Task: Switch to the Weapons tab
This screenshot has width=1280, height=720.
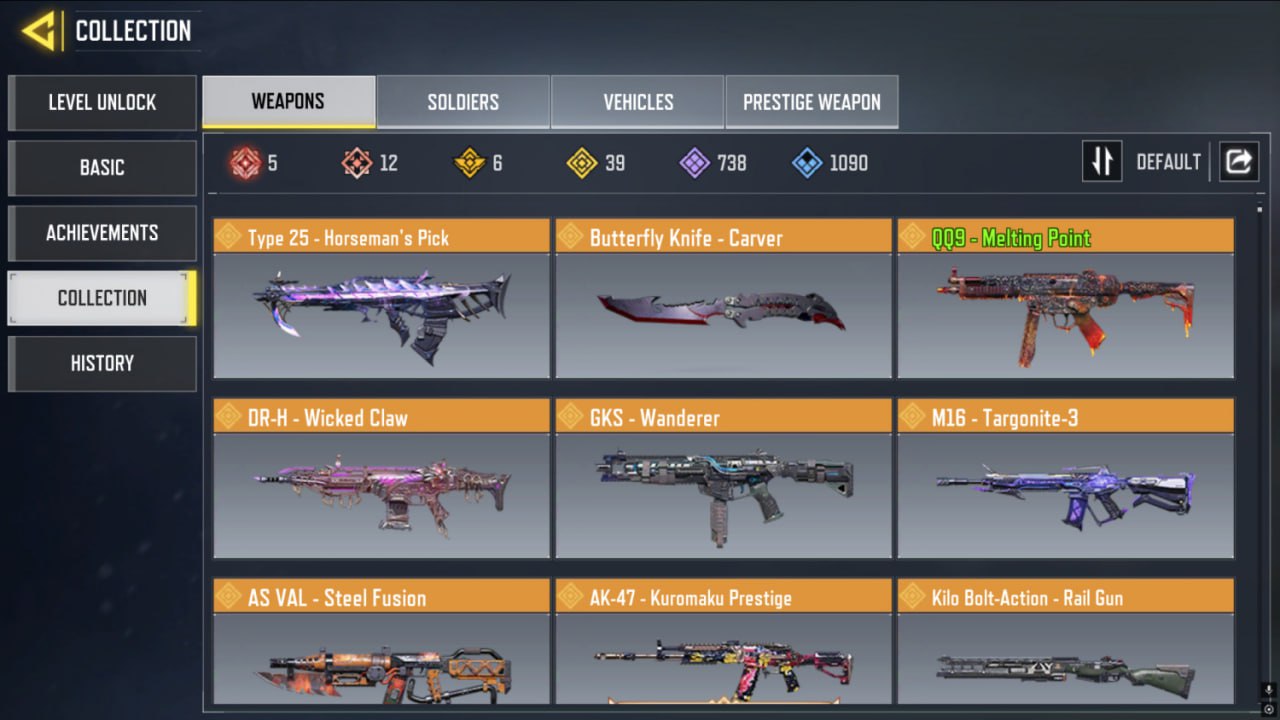Action: pyautogui.click(x=288, y=102)
